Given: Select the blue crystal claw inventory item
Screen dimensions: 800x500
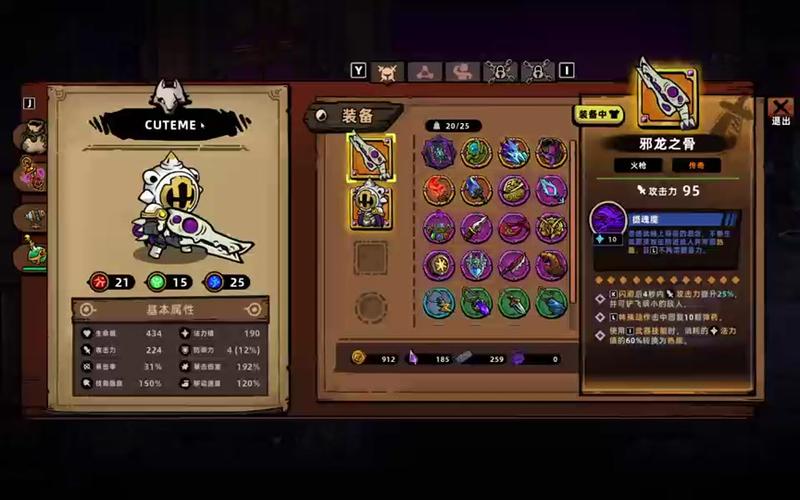Looking at the screenshot, I should tap(513, 153).
